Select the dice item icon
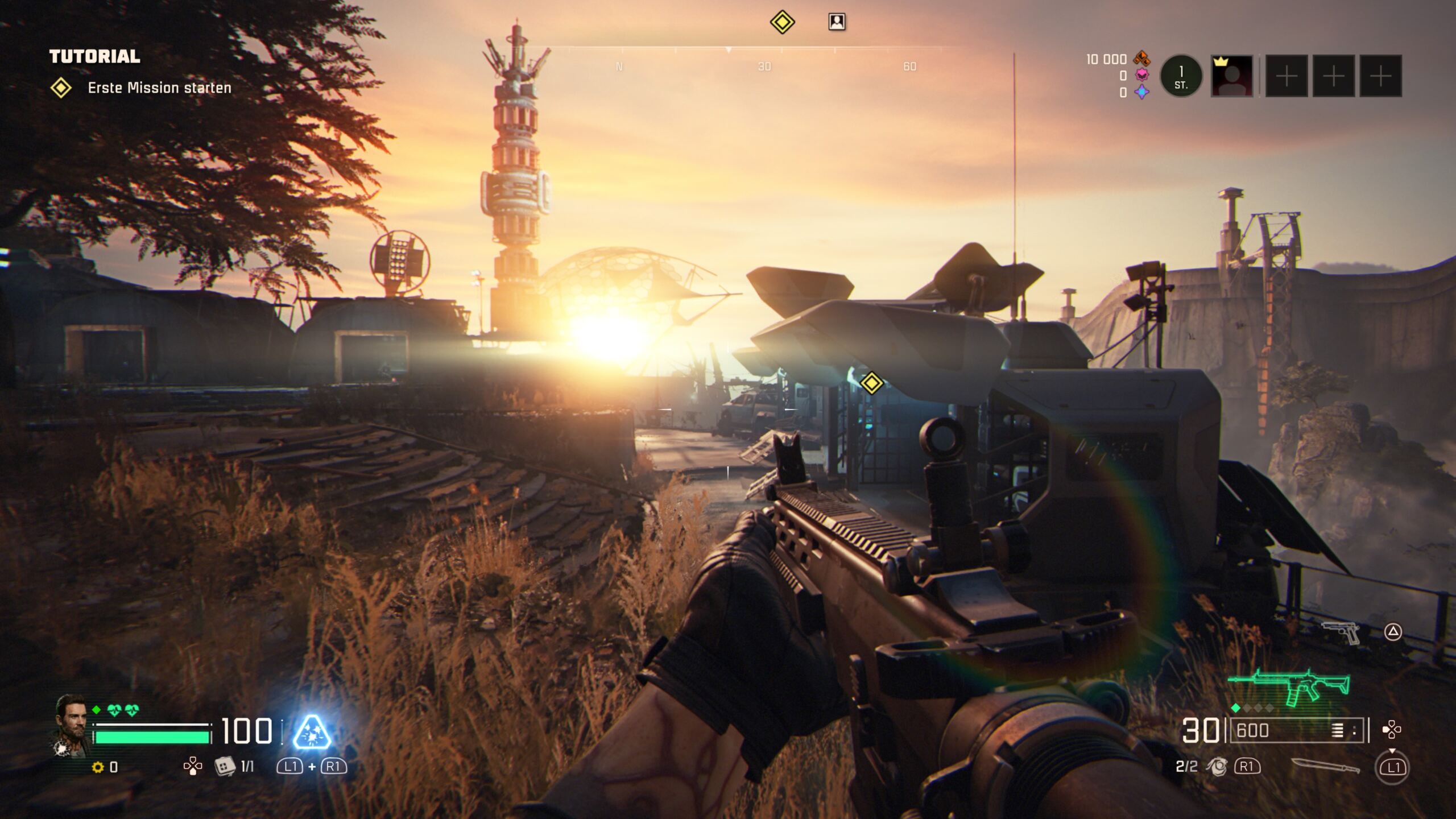The width and height of the screenshot is (1456, 819). pos(225,766)
